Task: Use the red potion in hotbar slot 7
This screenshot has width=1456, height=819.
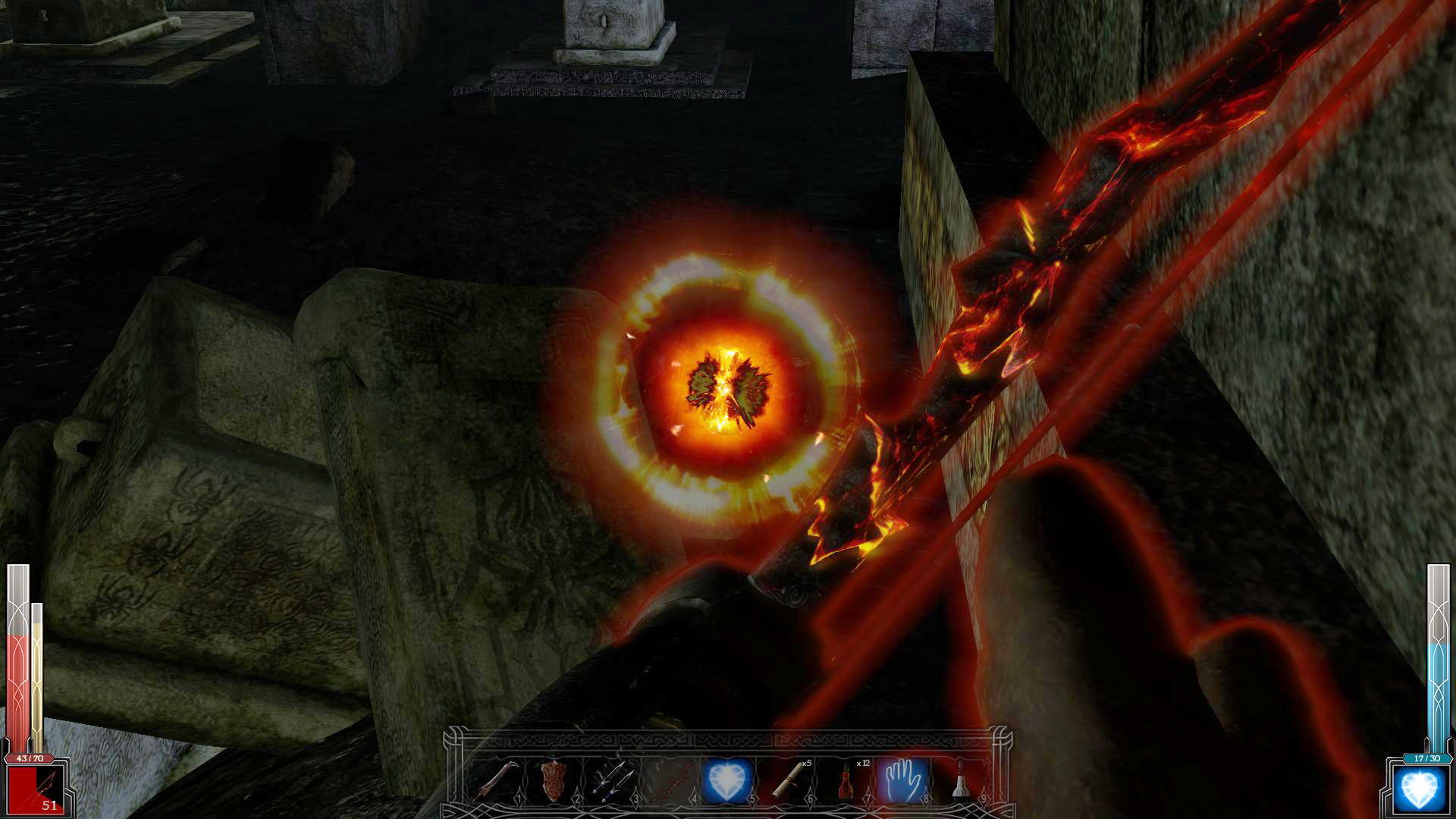Action: pos(846,780)
